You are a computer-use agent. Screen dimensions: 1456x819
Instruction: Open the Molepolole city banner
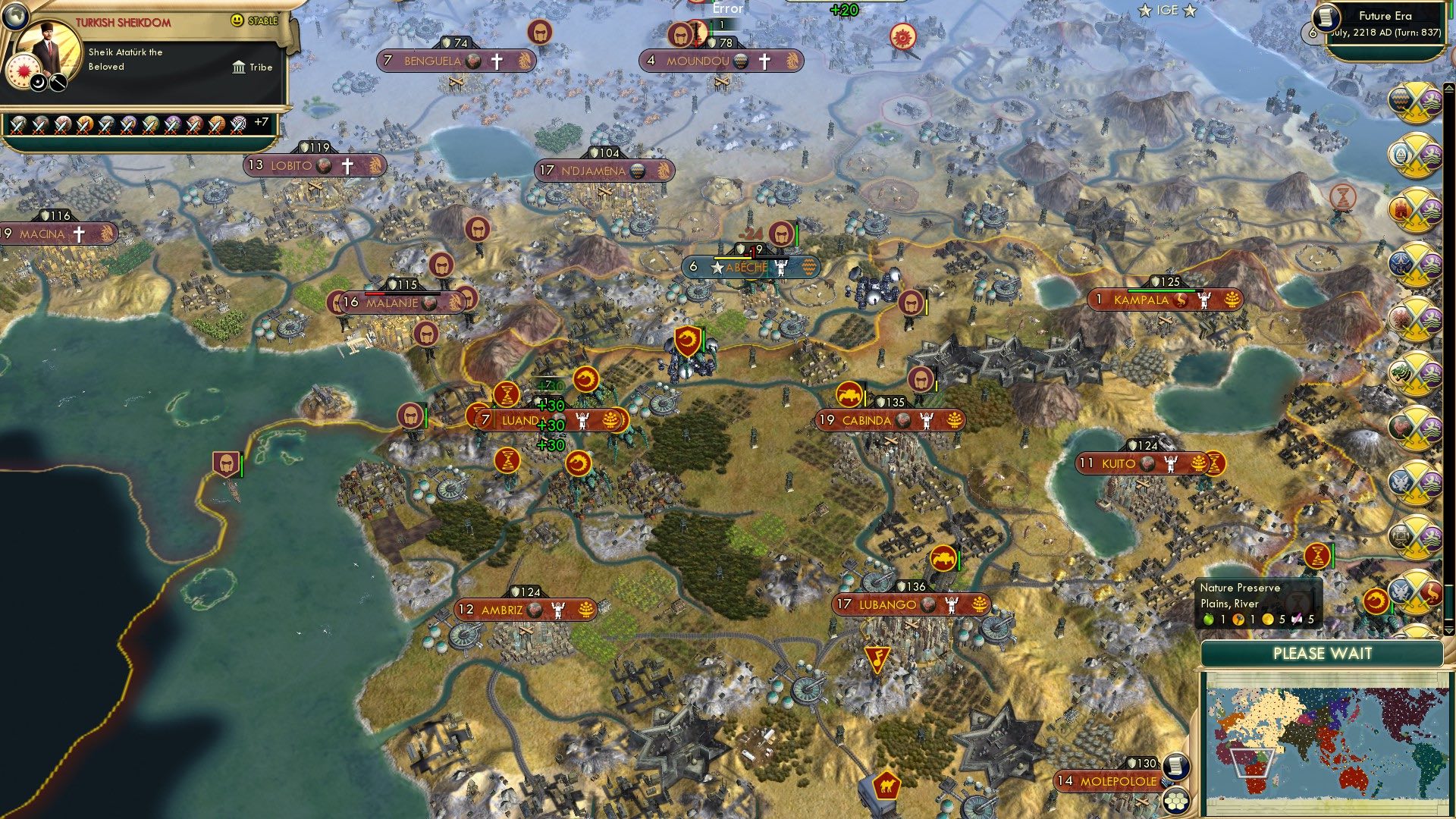pyautogui.click(x=1119, y=781)
